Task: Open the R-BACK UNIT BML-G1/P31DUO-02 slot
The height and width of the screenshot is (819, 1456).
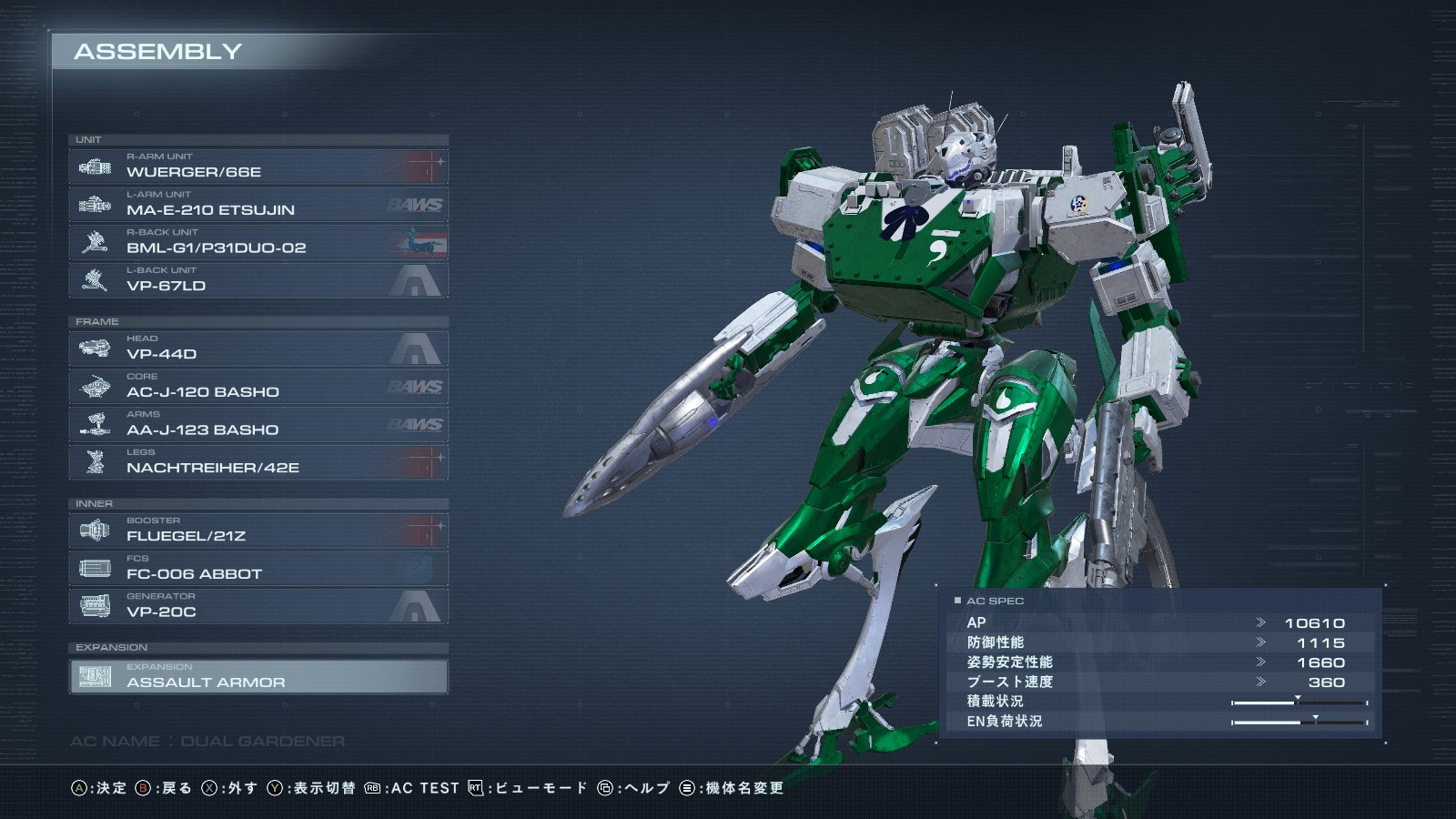Action: pyautogui.click(x=258, y=242)
